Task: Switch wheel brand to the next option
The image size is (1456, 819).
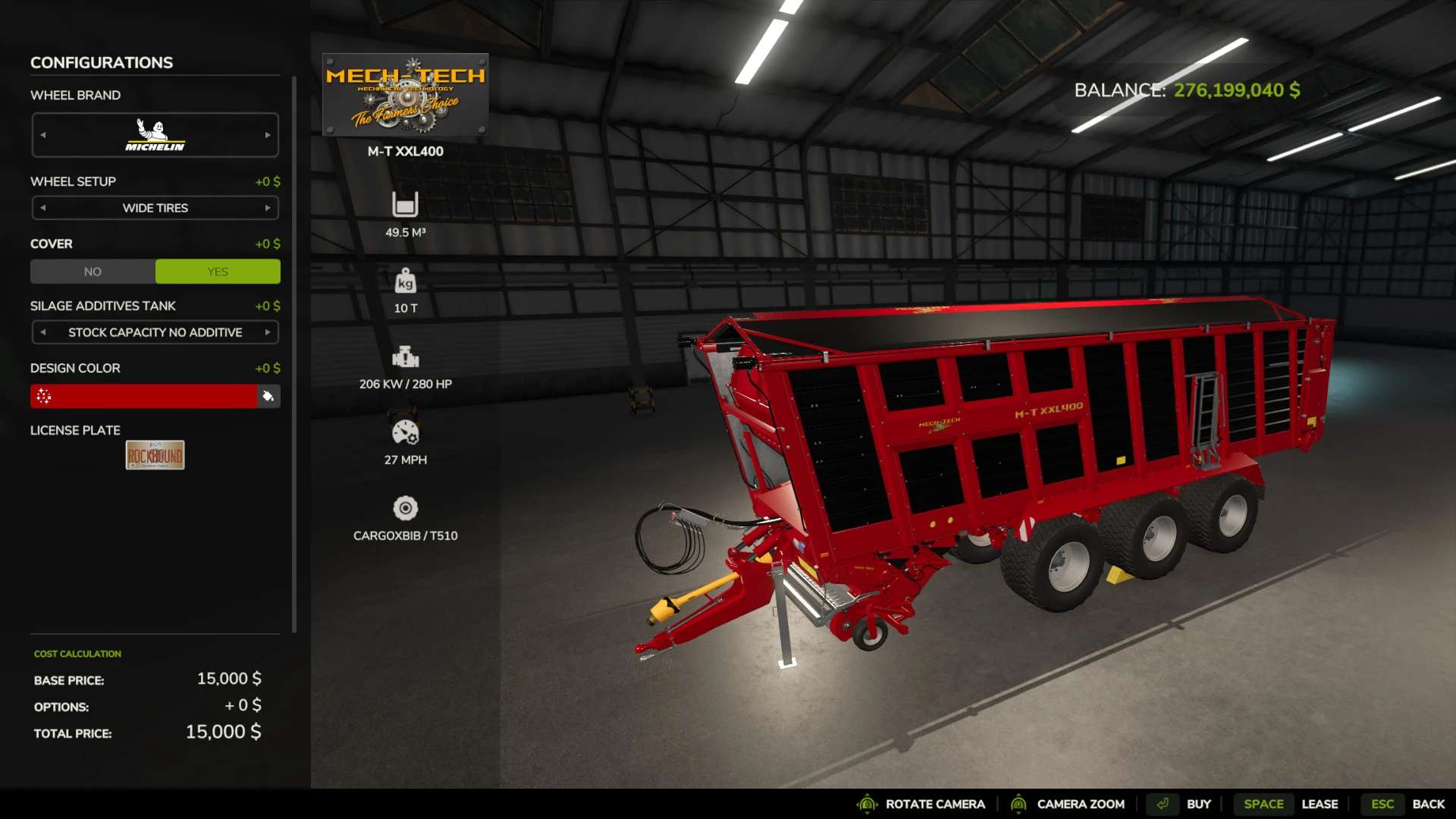Action: (x=268, y=135)
